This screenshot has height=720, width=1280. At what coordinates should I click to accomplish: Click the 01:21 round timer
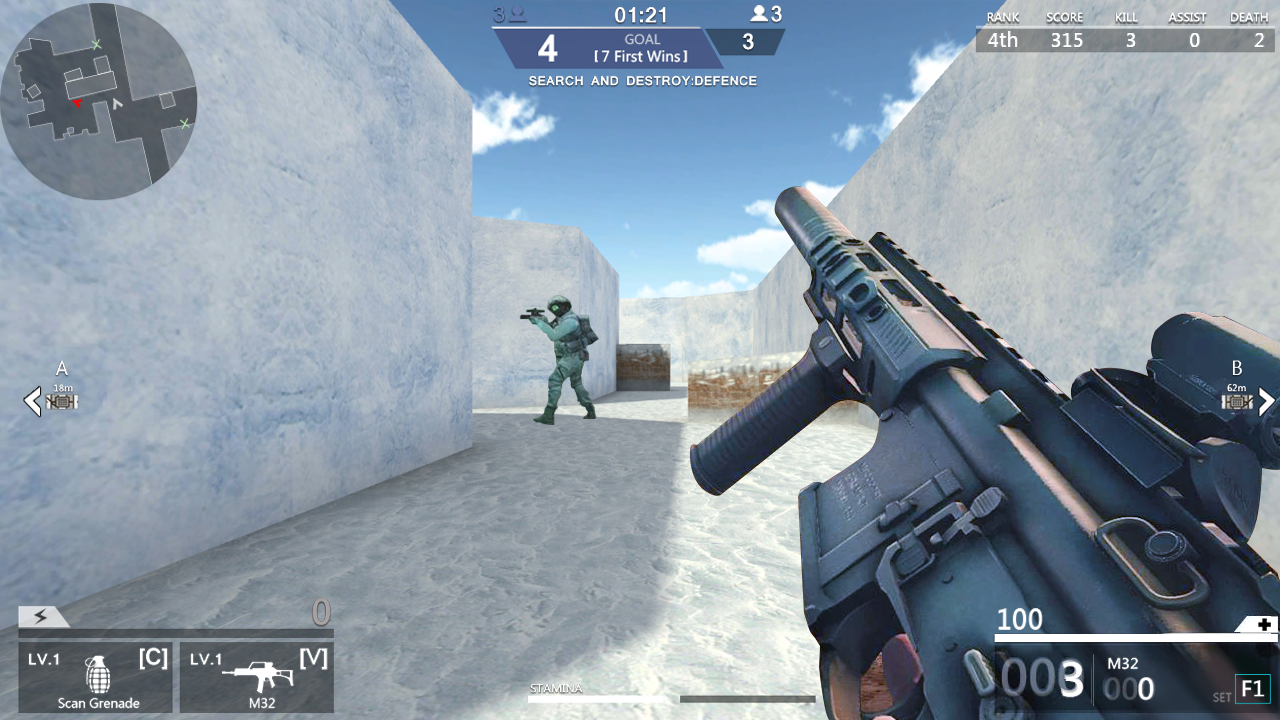click(640, 14)
